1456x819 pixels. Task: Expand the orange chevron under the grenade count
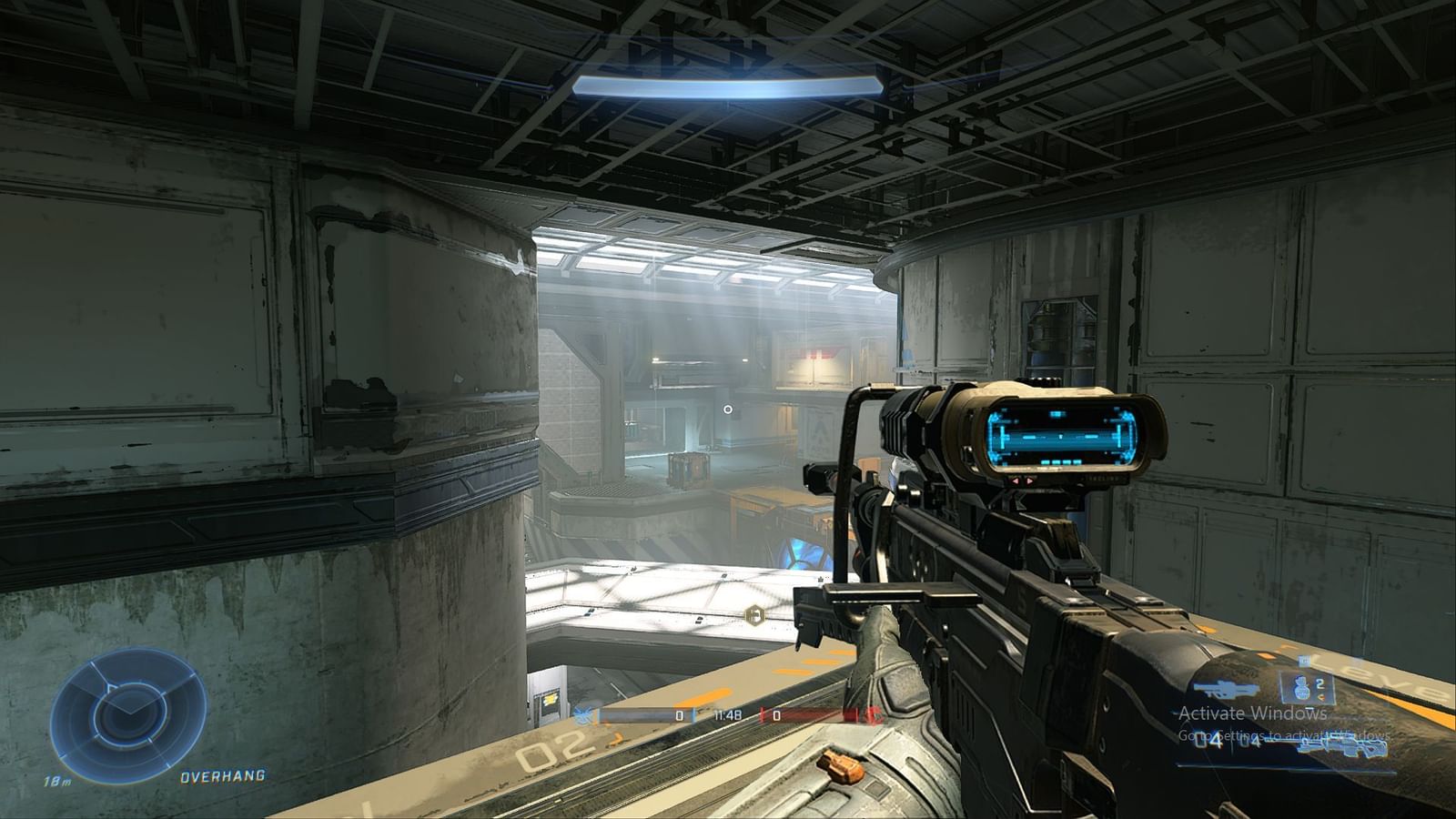click(1320, 696)
